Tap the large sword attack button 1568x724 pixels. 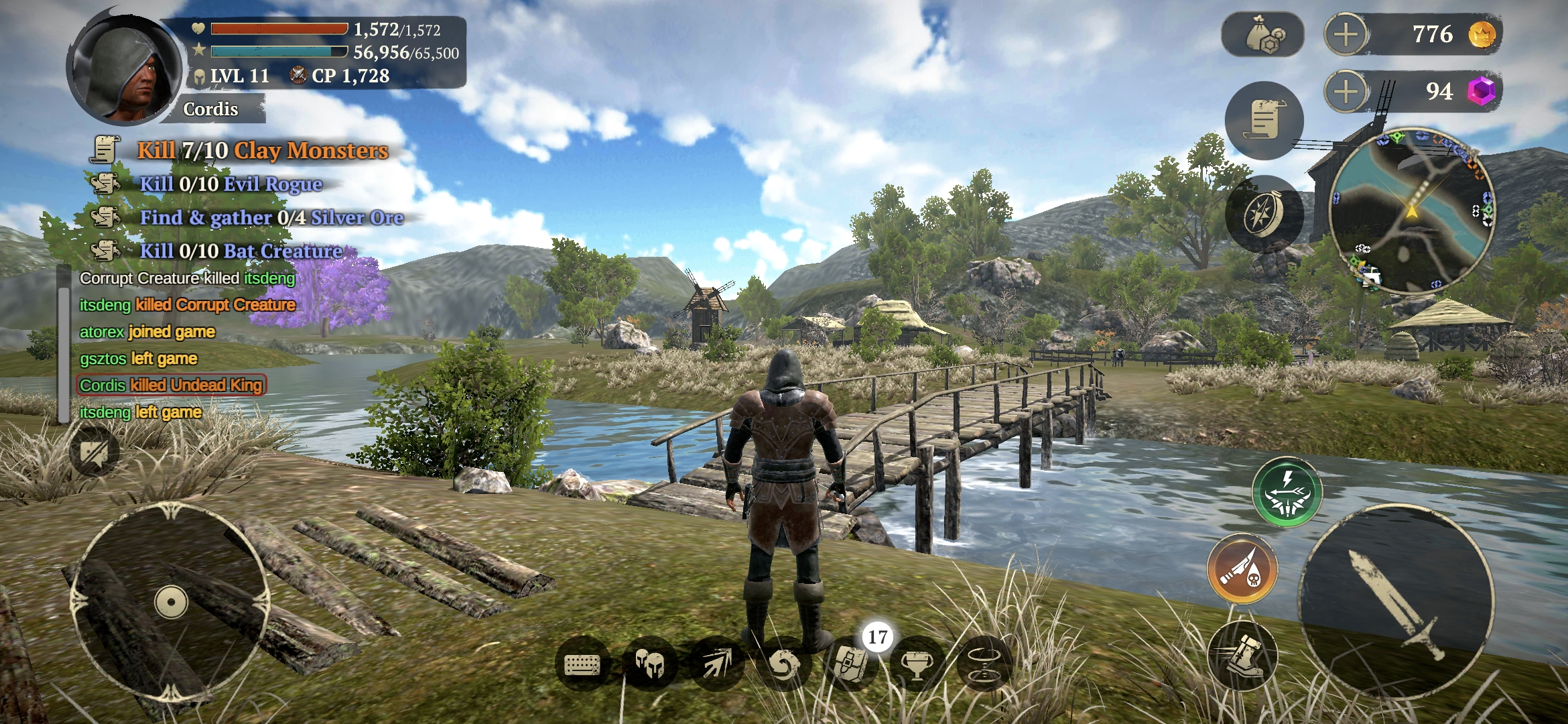point(1396,601)
